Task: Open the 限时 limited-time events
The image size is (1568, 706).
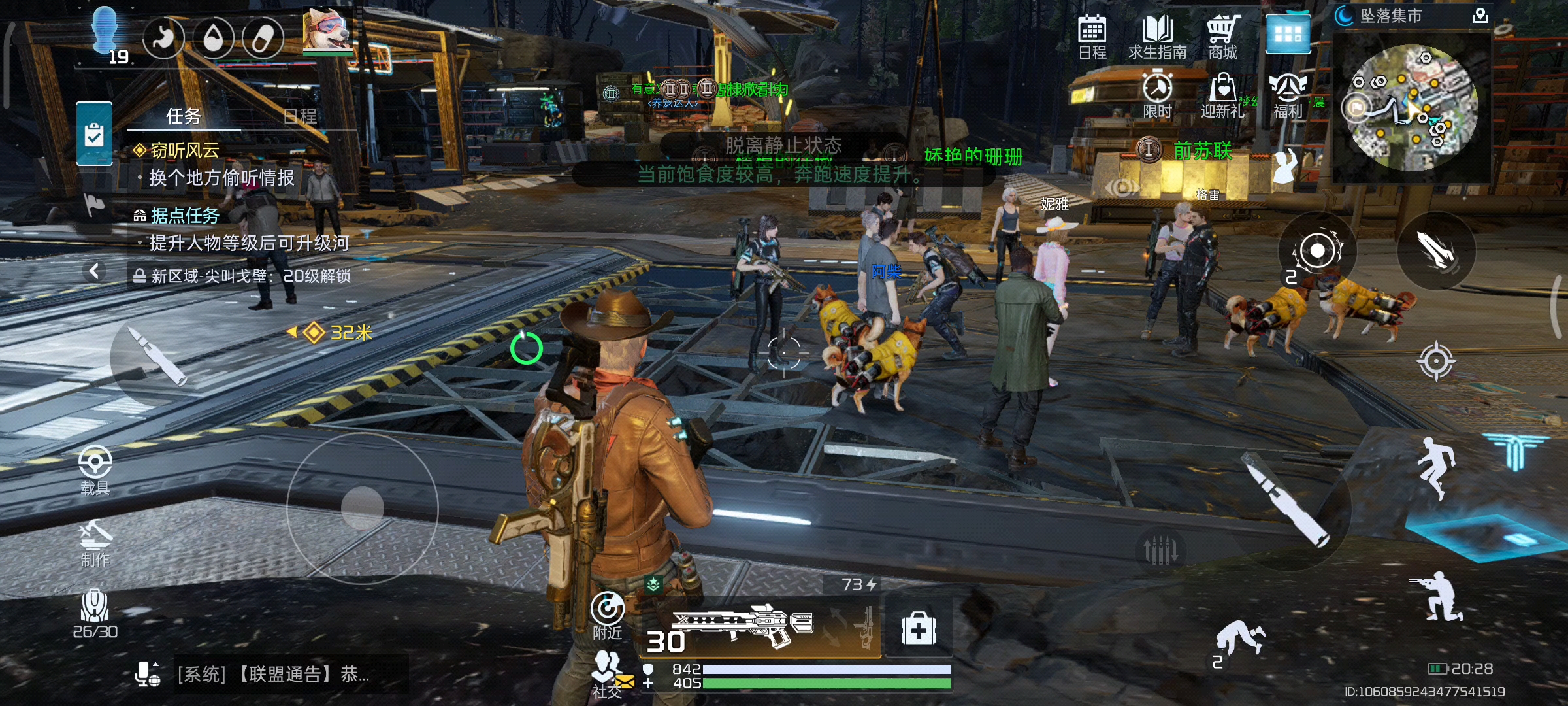Action: [x=1157, y=95]
